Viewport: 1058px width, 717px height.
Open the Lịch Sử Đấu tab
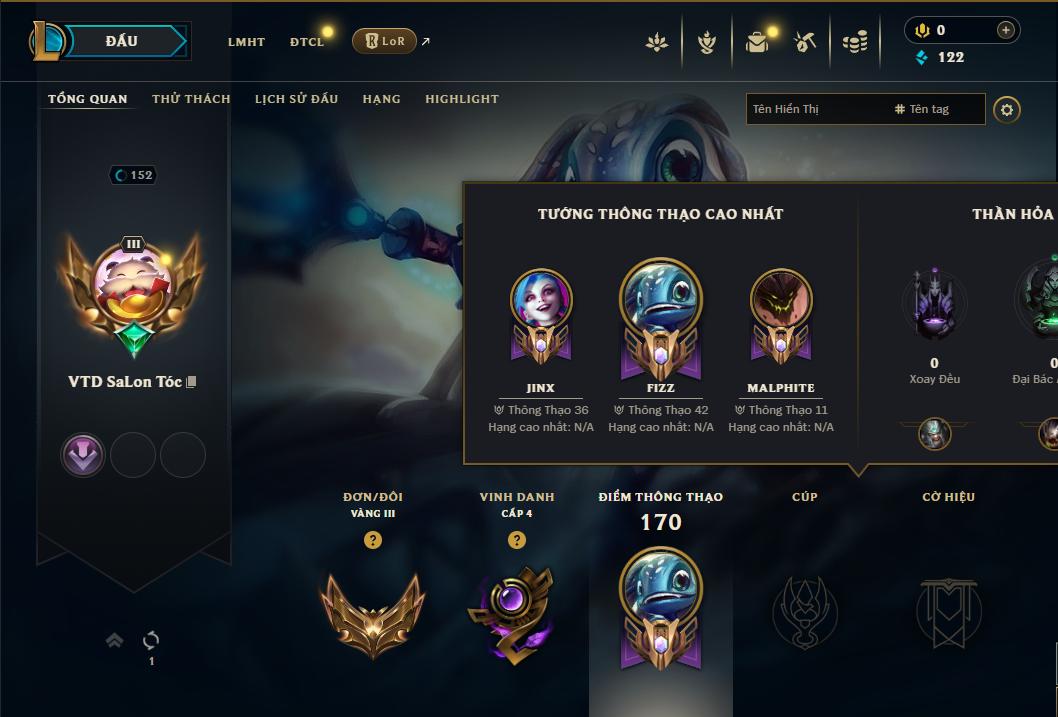[x=296, y=99]
